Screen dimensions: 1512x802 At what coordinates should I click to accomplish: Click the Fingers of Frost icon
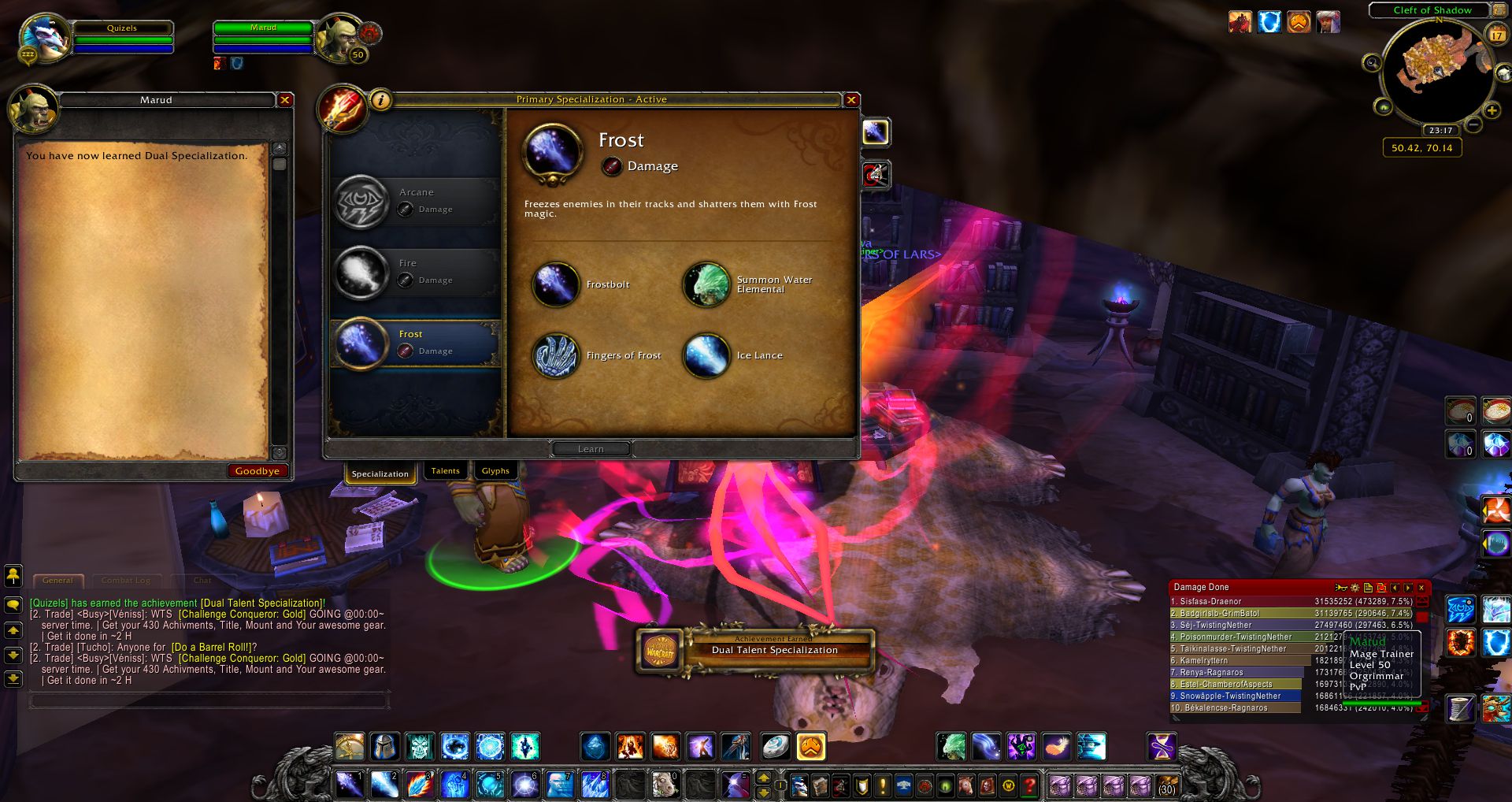pos(555,355)
